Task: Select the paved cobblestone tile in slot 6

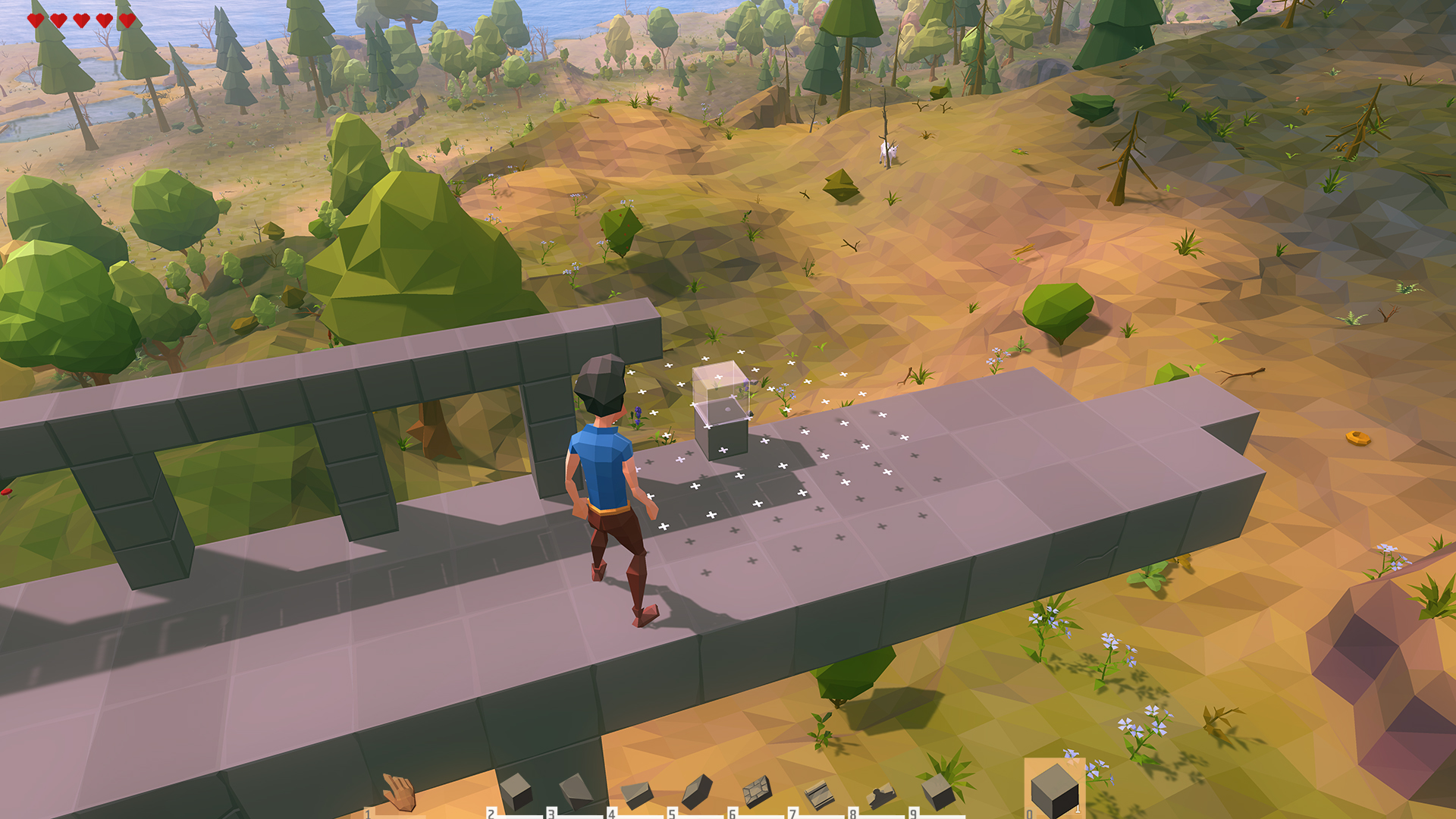Action: (756, 792)
